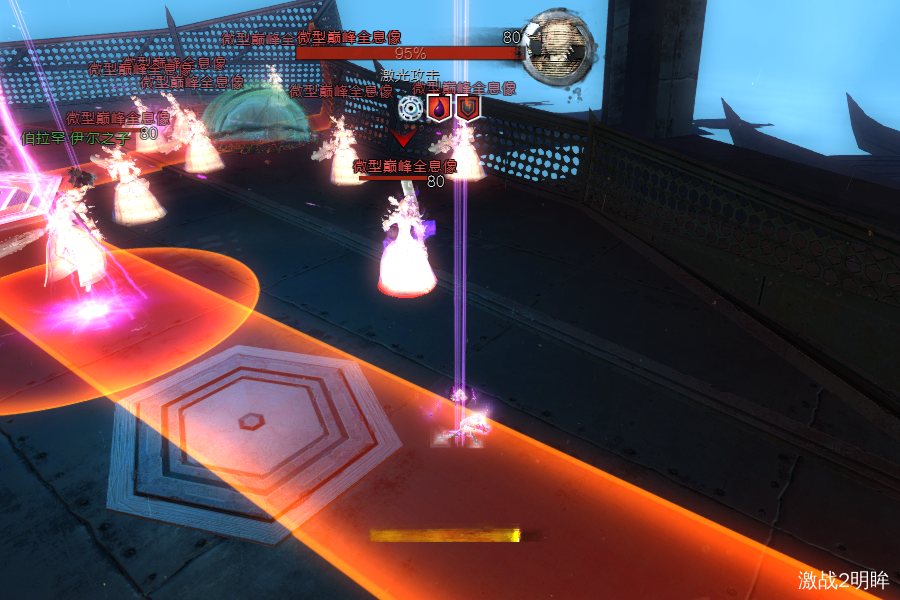Click the white circular gear effect icon
900x600 pixels.
[x=410, y=108]
